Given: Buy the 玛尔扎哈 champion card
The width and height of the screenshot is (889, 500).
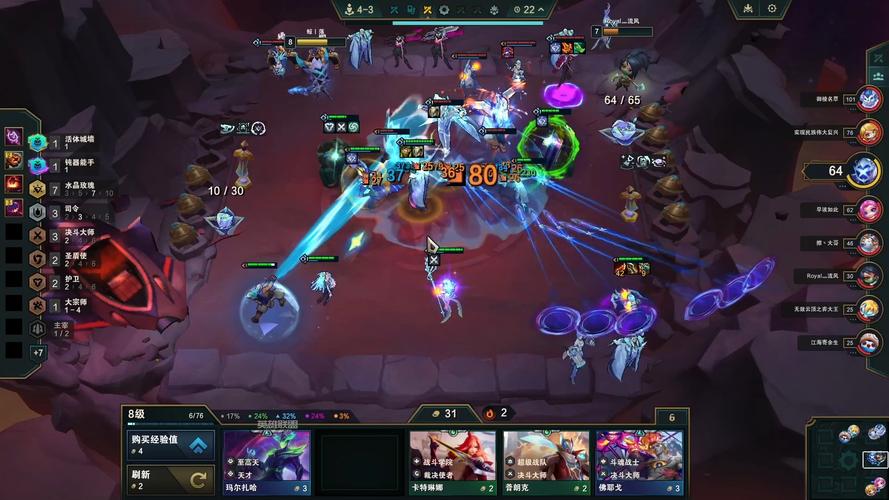Looking at the screenshot, I should [266, 462].
